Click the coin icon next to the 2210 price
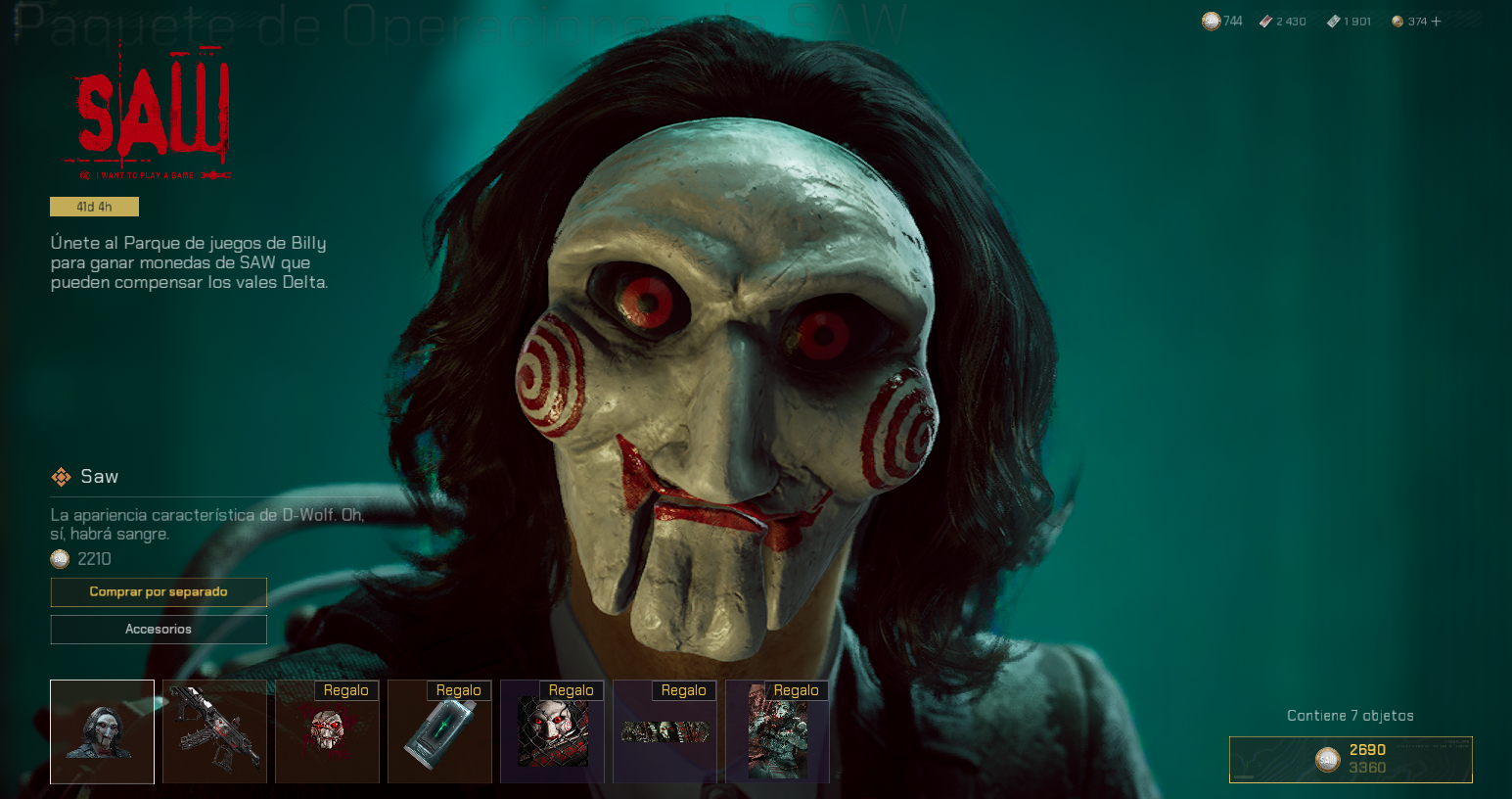1512x799 pixels. [x=60, y=558]
